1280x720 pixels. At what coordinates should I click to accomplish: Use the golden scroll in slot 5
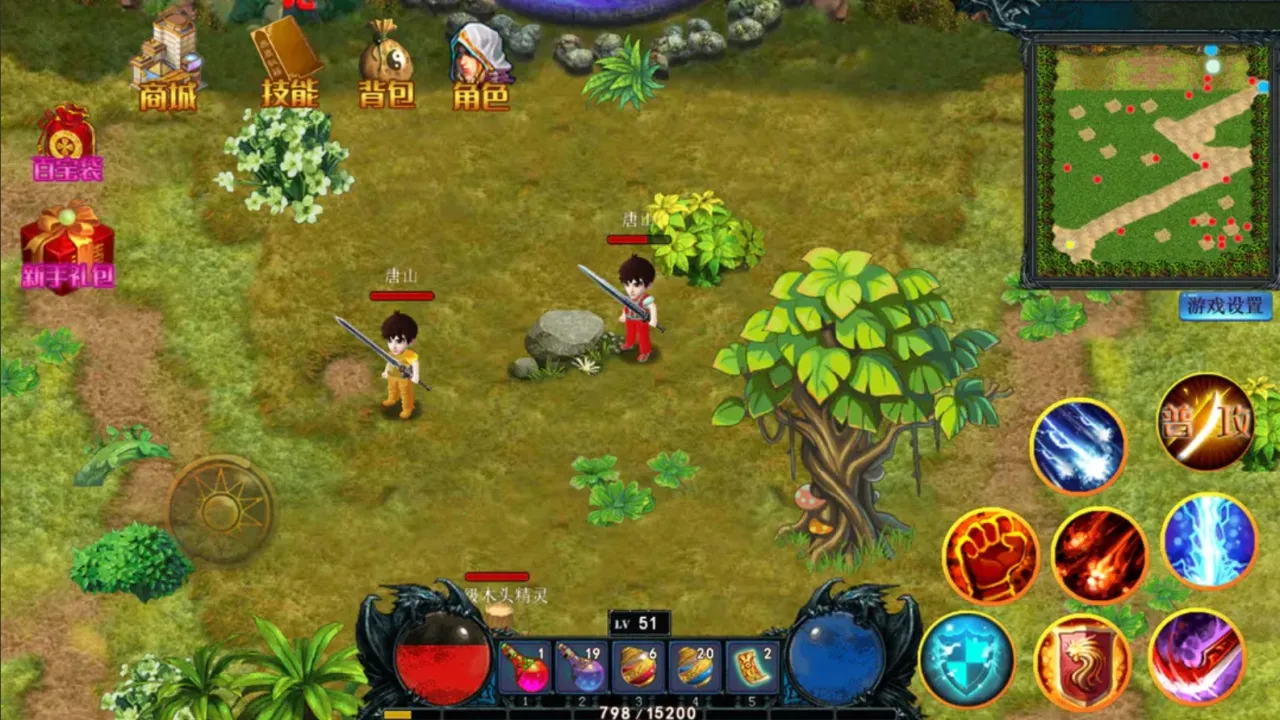pyautogui.click(x=752, y=667)
